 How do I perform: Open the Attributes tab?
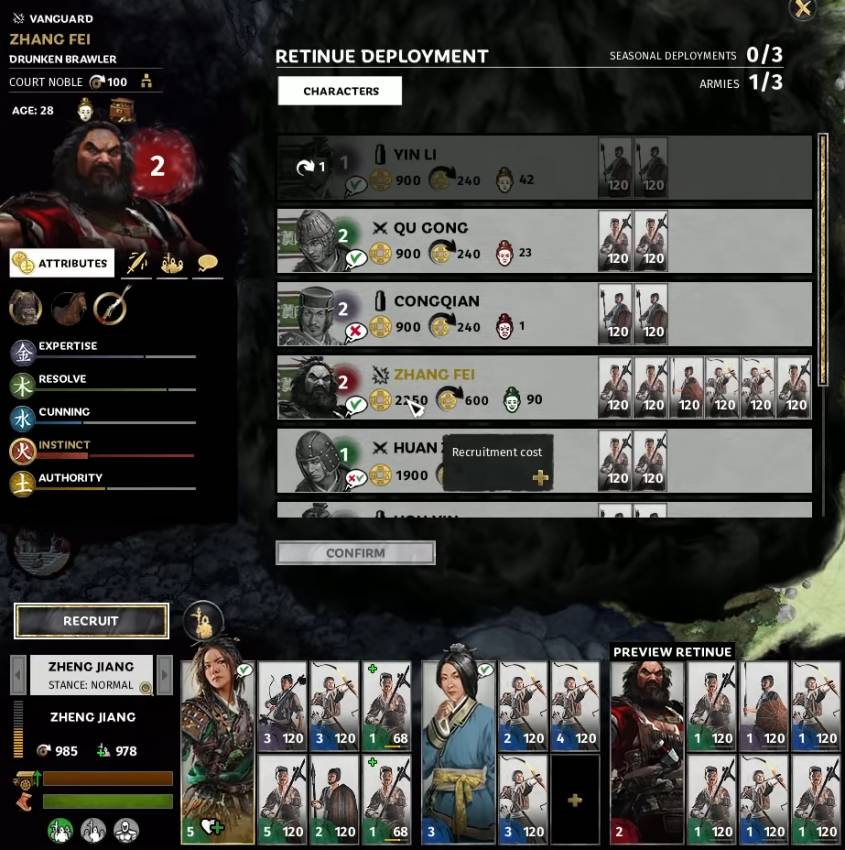(62, 263)
